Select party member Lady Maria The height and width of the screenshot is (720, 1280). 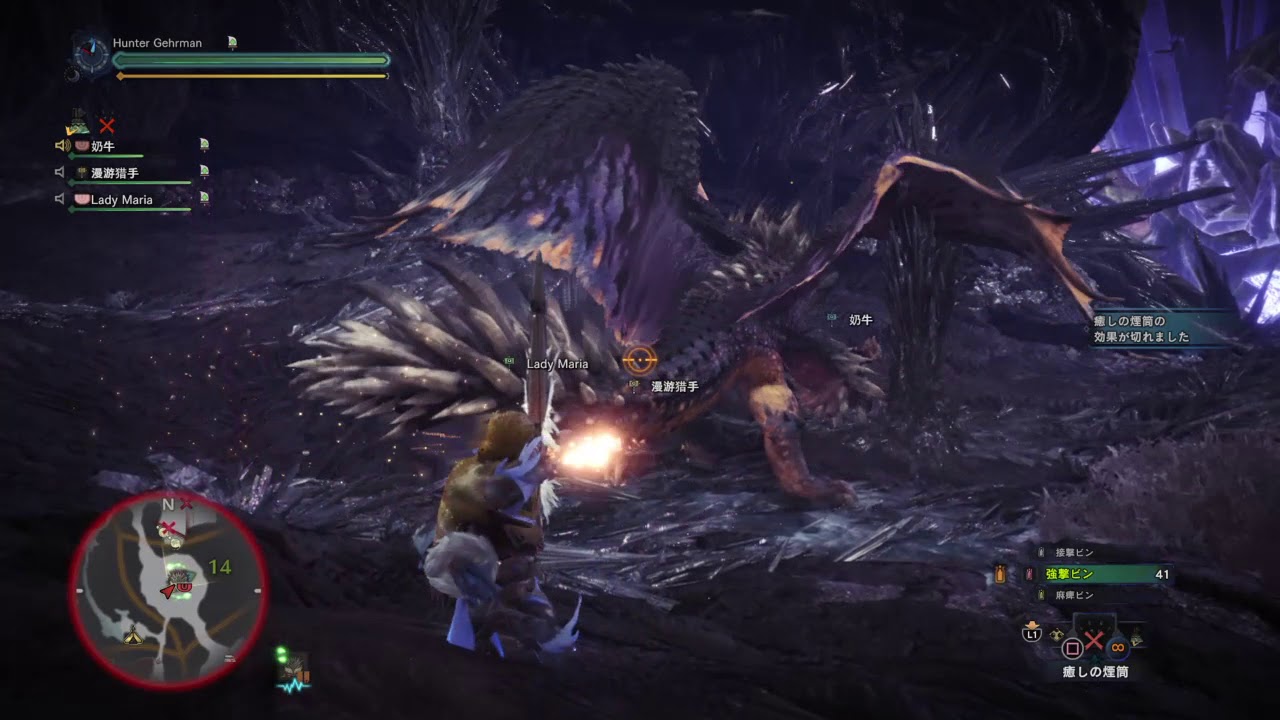pos(121,200)
